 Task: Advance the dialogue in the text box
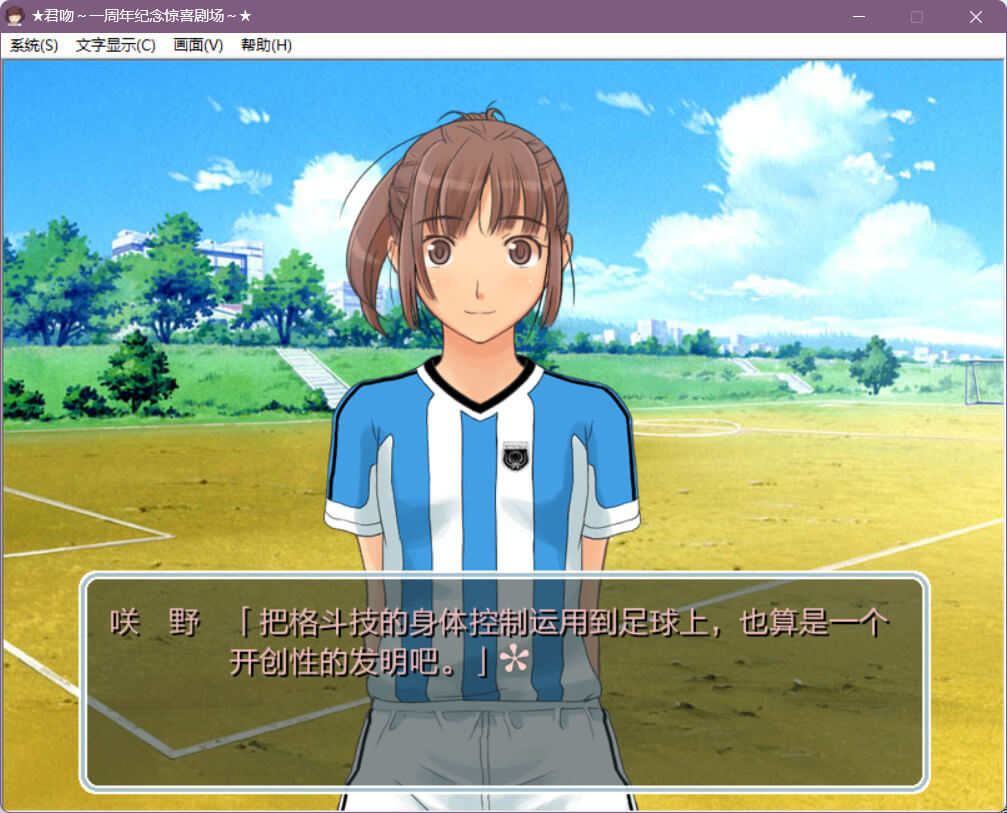point(504,680)
